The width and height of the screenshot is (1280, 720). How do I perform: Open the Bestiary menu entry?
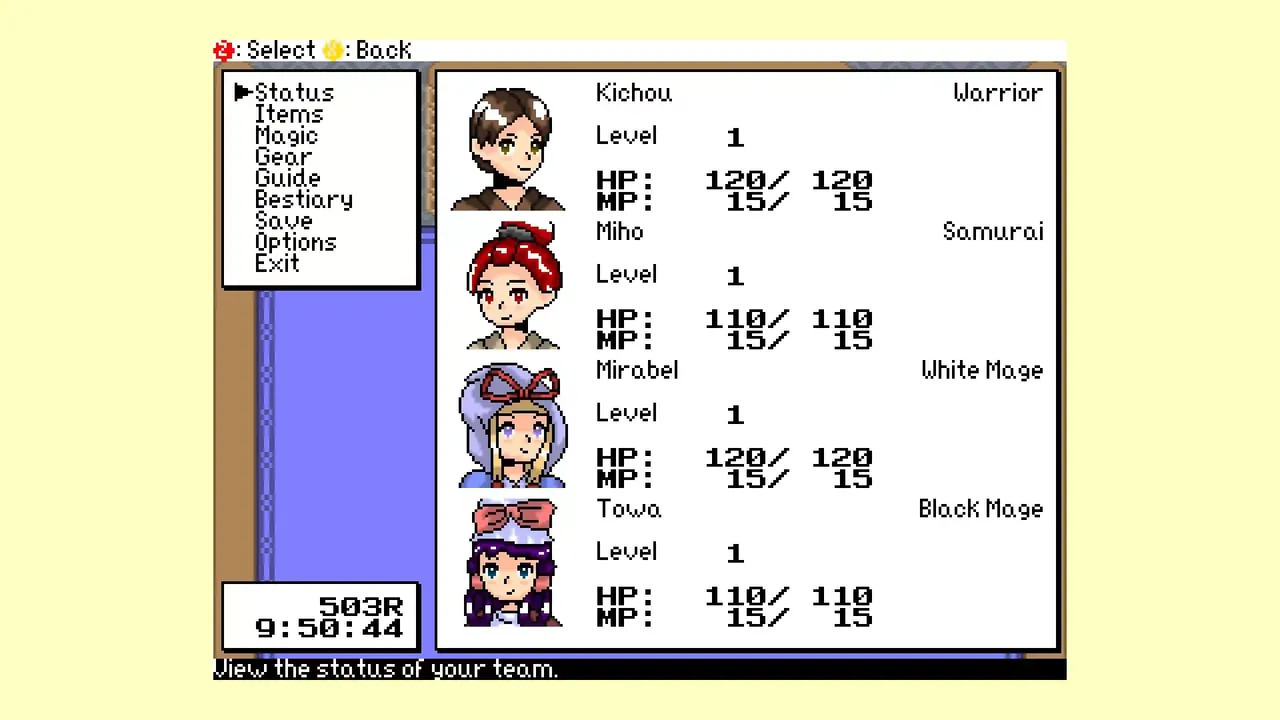click(304, 199)
